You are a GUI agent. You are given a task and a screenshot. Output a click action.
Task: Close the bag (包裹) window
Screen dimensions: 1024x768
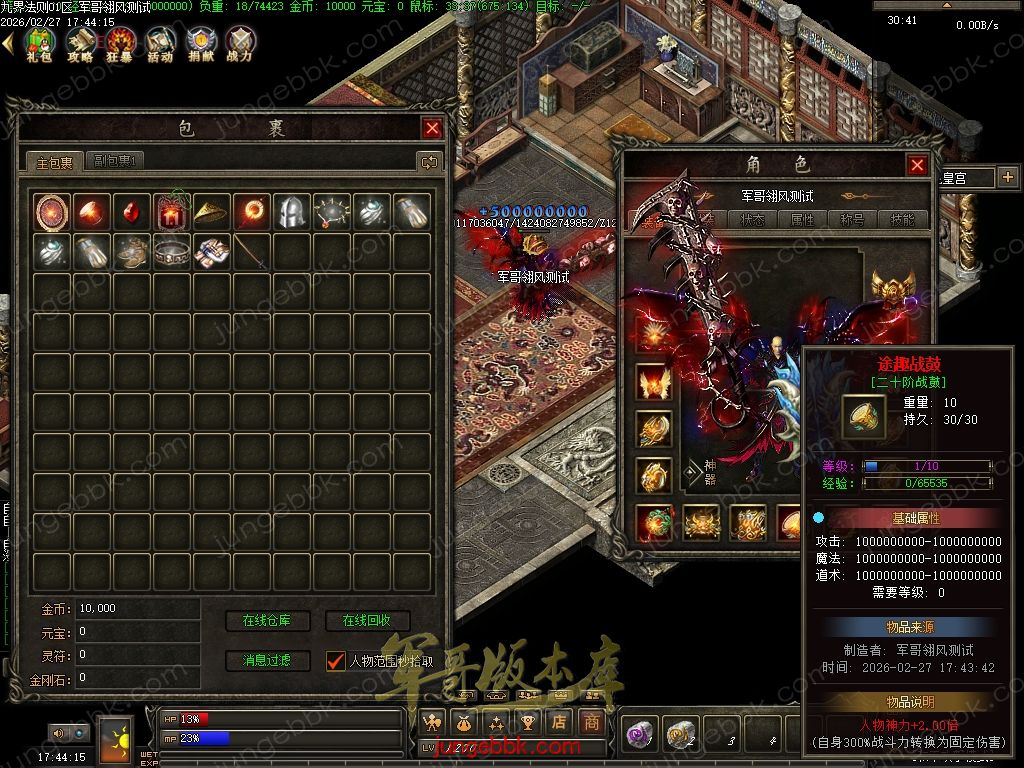[432, 128]
